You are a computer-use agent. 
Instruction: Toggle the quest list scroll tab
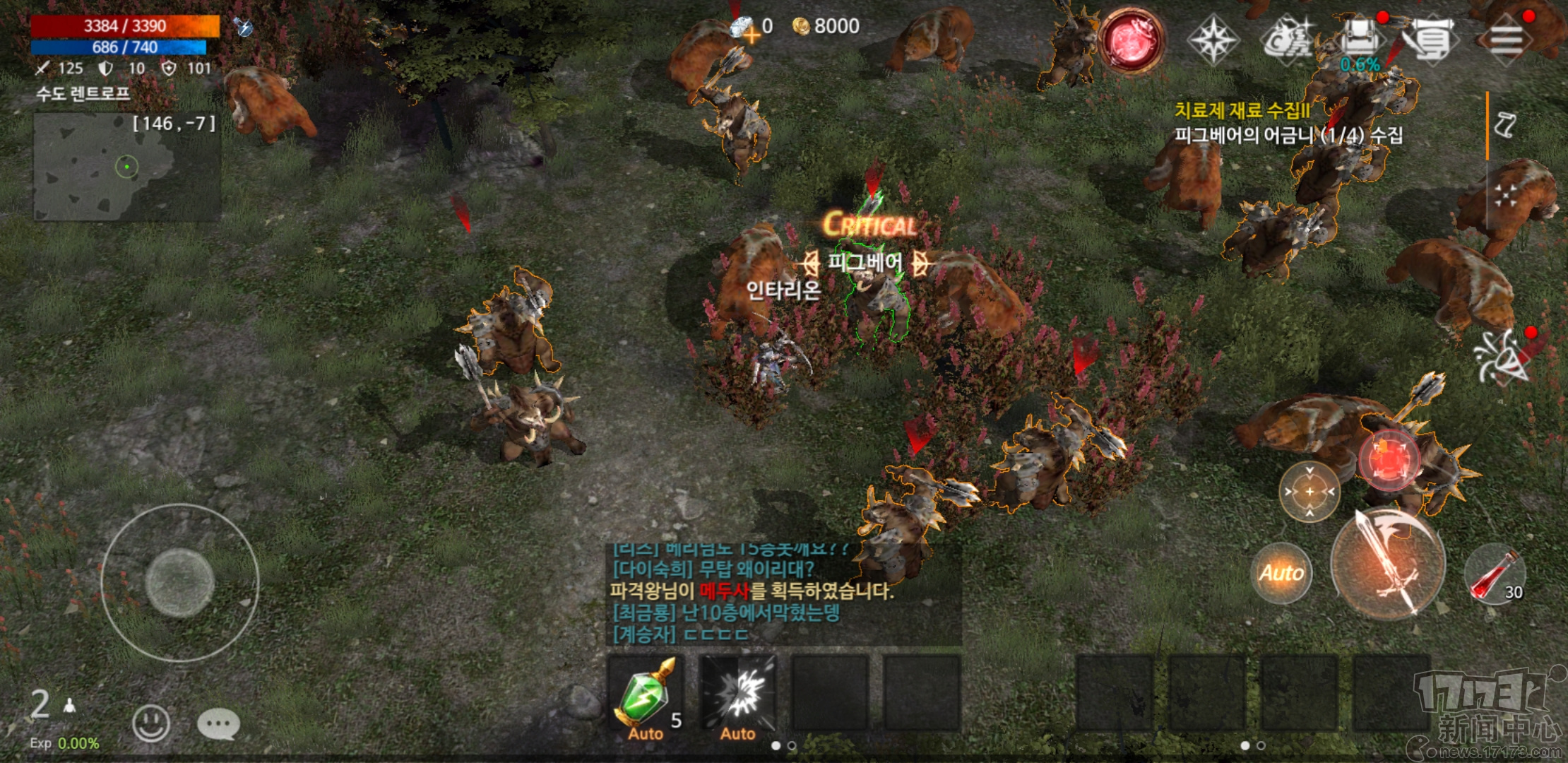point(1504,125)
